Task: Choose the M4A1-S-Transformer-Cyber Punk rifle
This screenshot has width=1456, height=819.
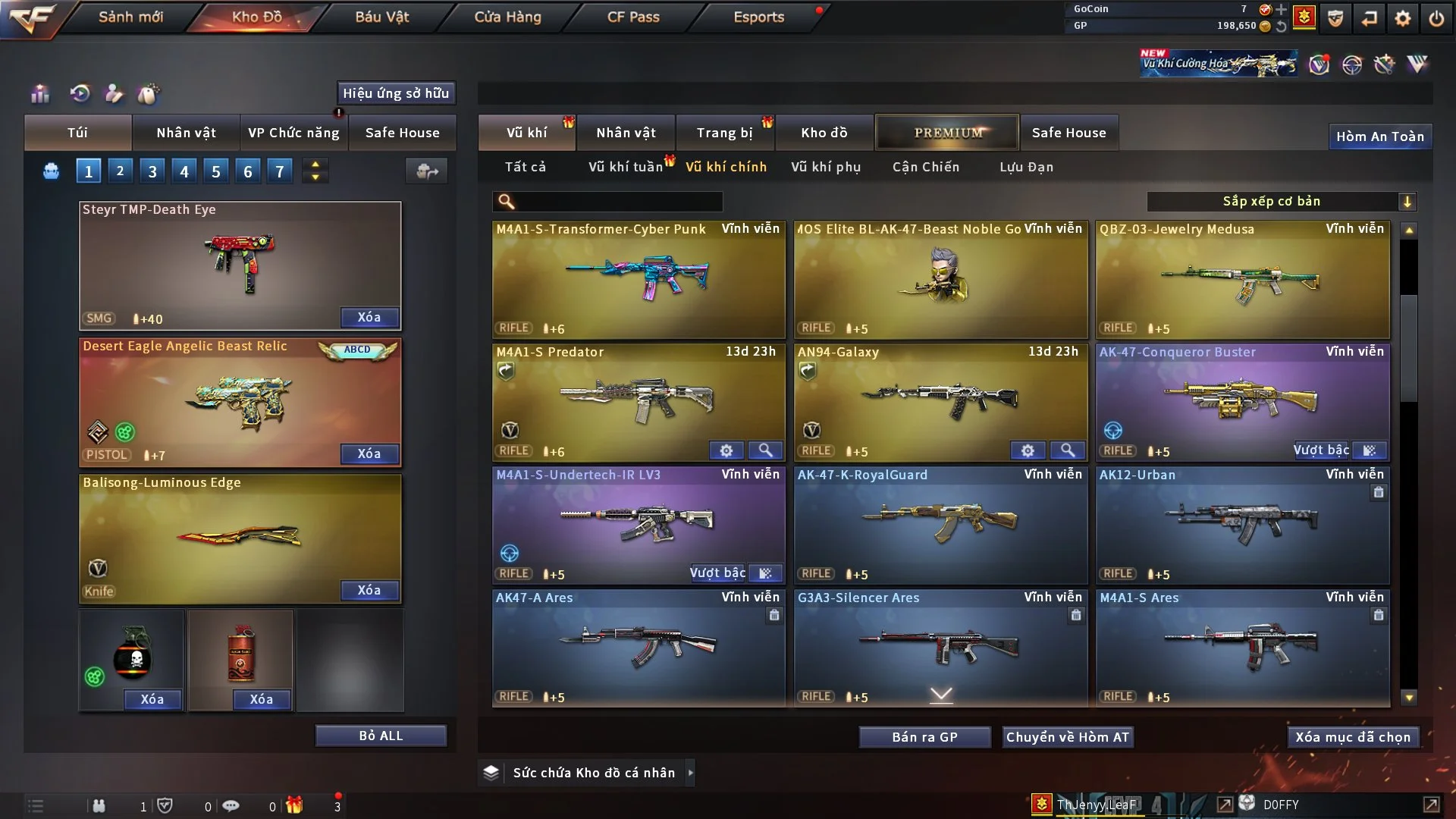Action: (x=639, y=279)
